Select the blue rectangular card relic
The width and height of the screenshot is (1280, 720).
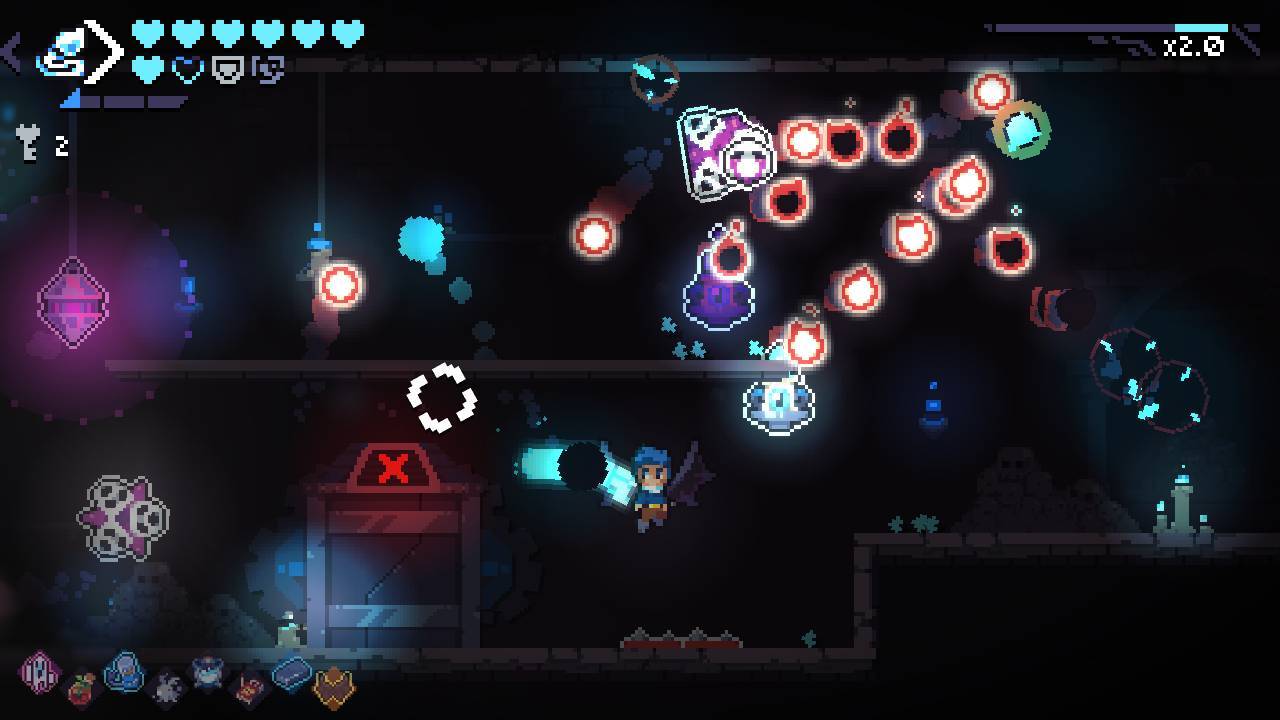click(292, 673)
